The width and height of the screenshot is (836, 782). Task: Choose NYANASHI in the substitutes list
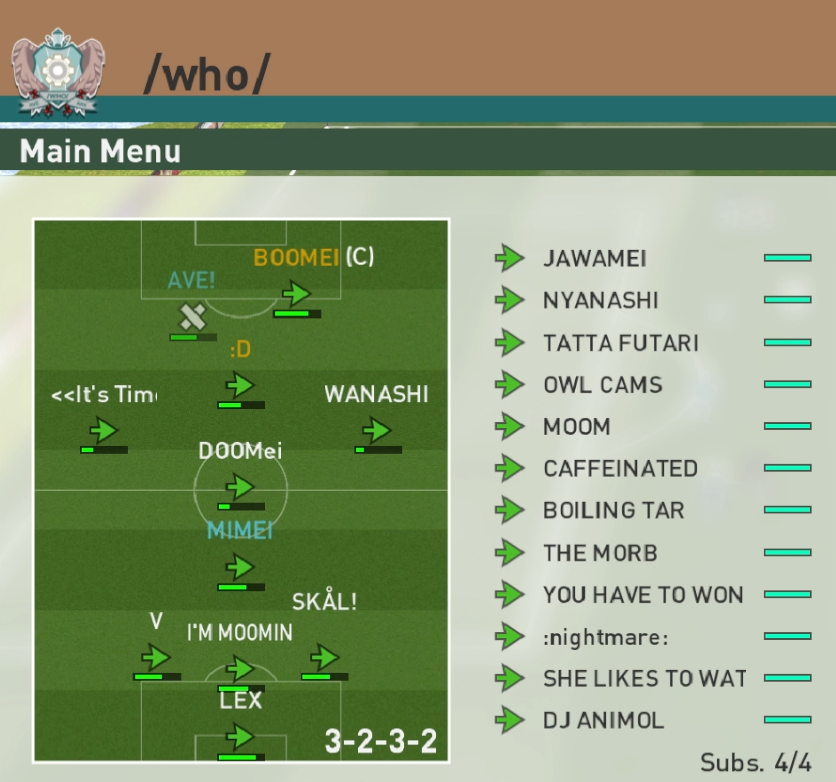click(600, 301)
